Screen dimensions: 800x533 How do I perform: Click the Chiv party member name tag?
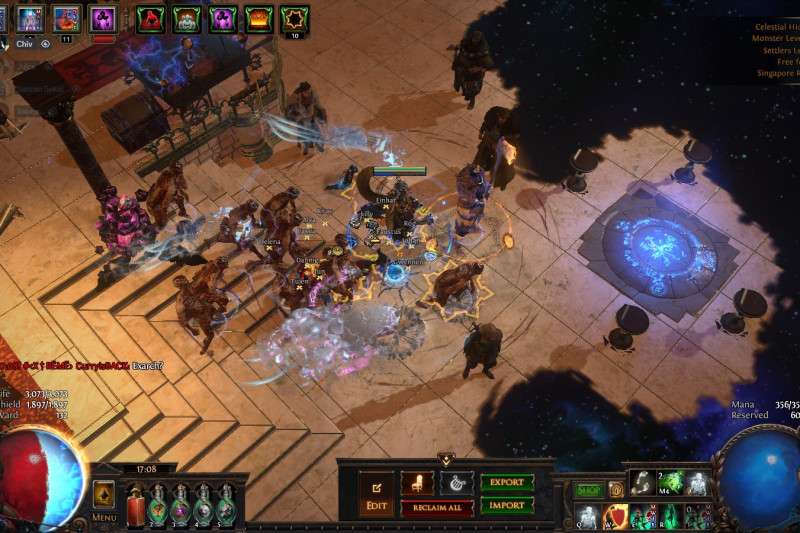[24, 43]
